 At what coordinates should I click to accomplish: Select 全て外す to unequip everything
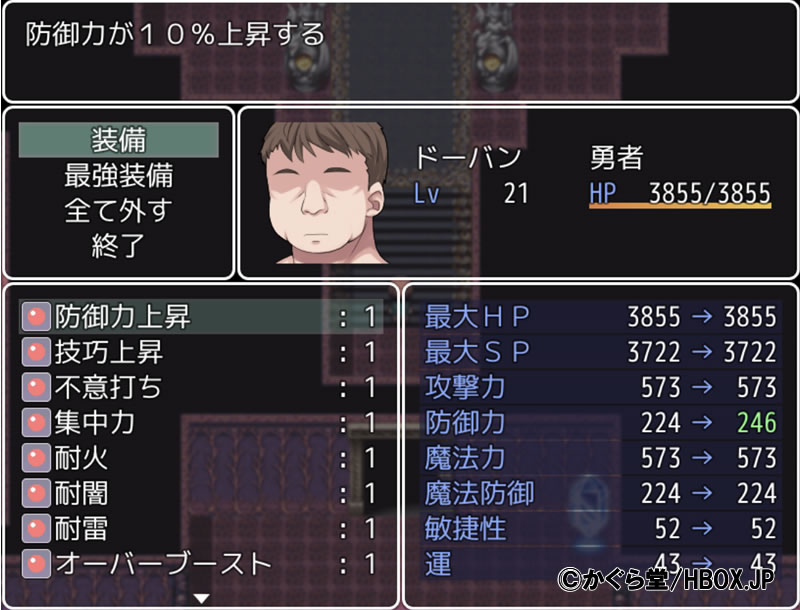click(119, 211)
